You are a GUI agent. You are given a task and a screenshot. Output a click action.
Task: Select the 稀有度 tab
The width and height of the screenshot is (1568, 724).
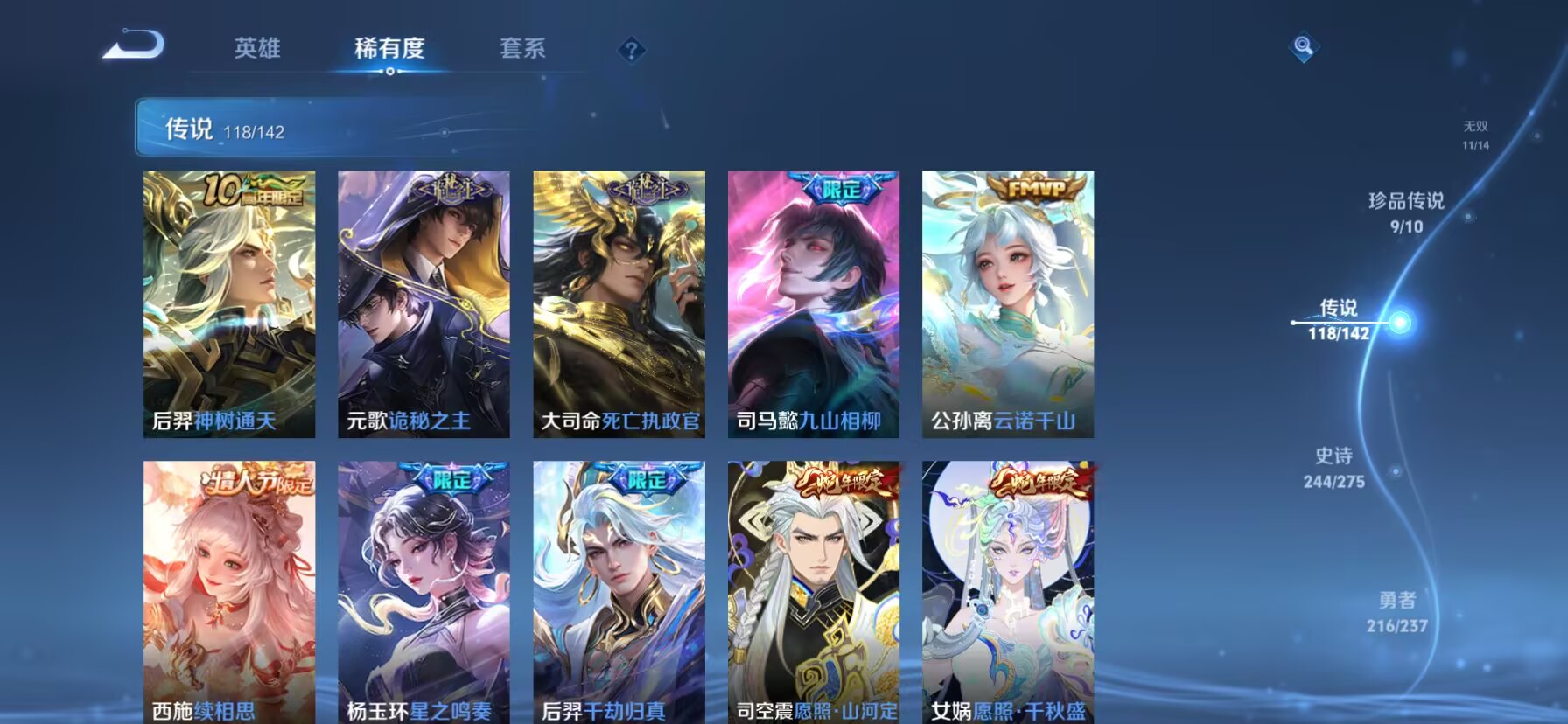click(391, 50)
